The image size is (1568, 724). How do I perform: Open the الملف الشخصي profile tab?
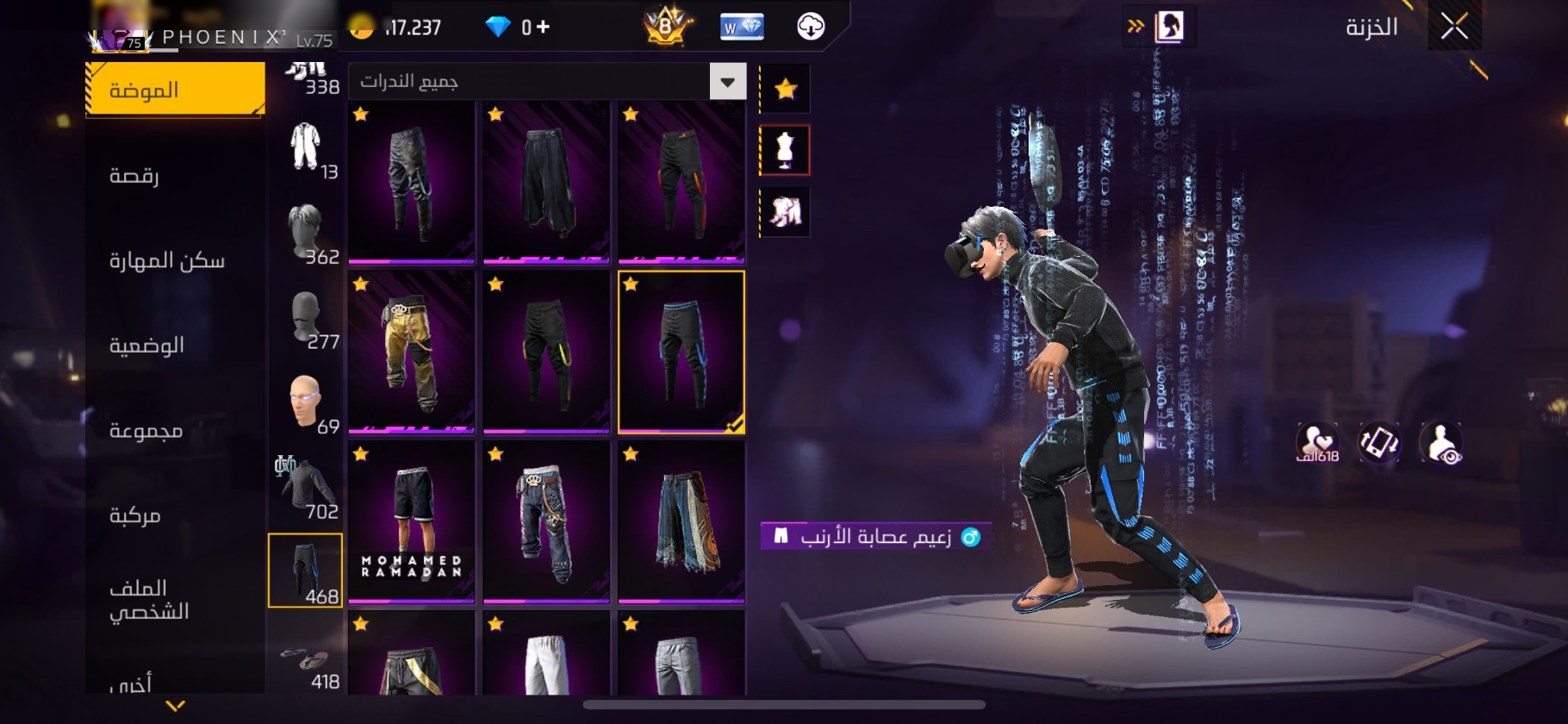[x=149, y=600]
